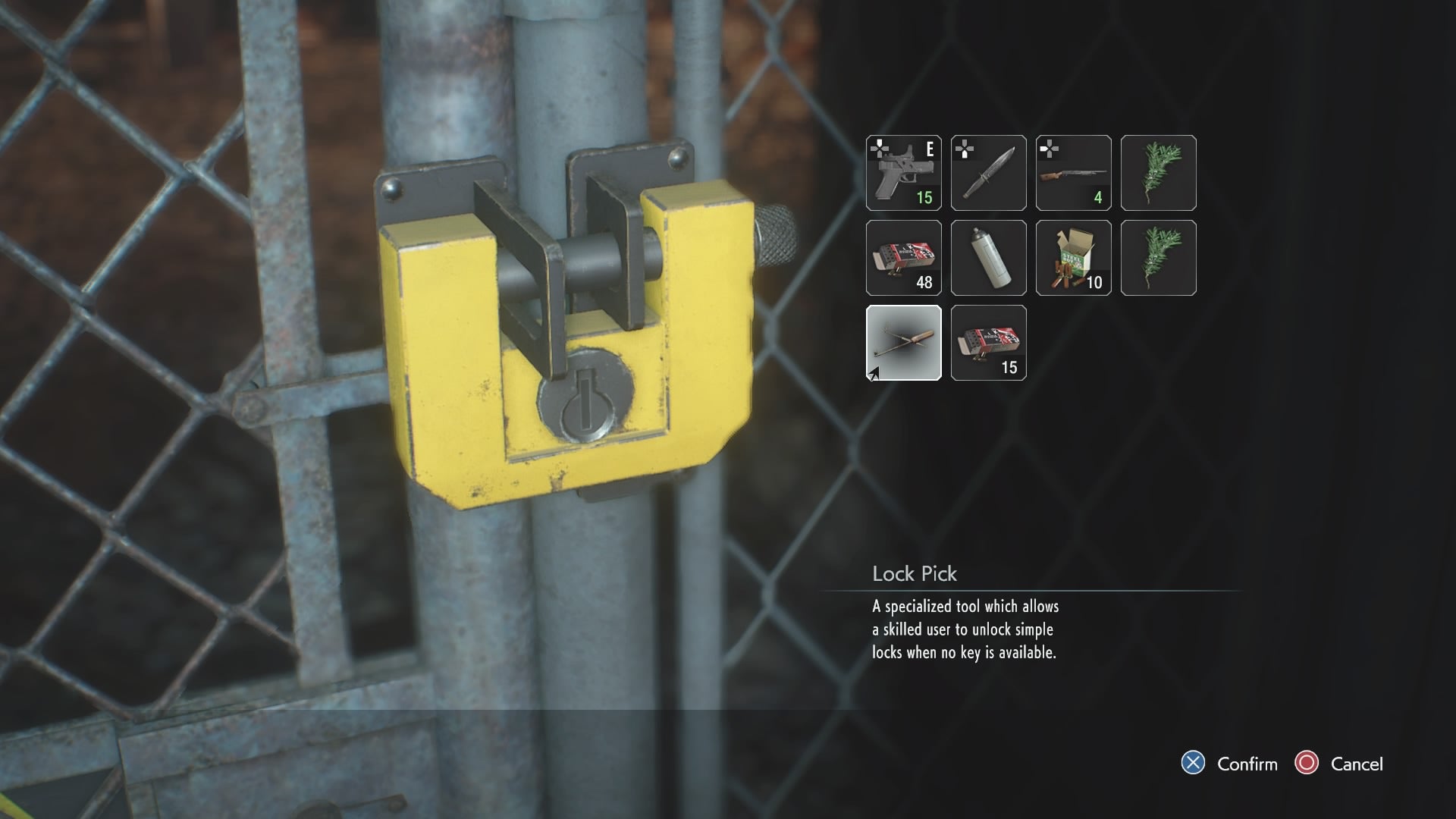Viewport: 1456px width, 819px height.
Task: Select the equipped handgun slot
Action: click(x=903, y=173)
